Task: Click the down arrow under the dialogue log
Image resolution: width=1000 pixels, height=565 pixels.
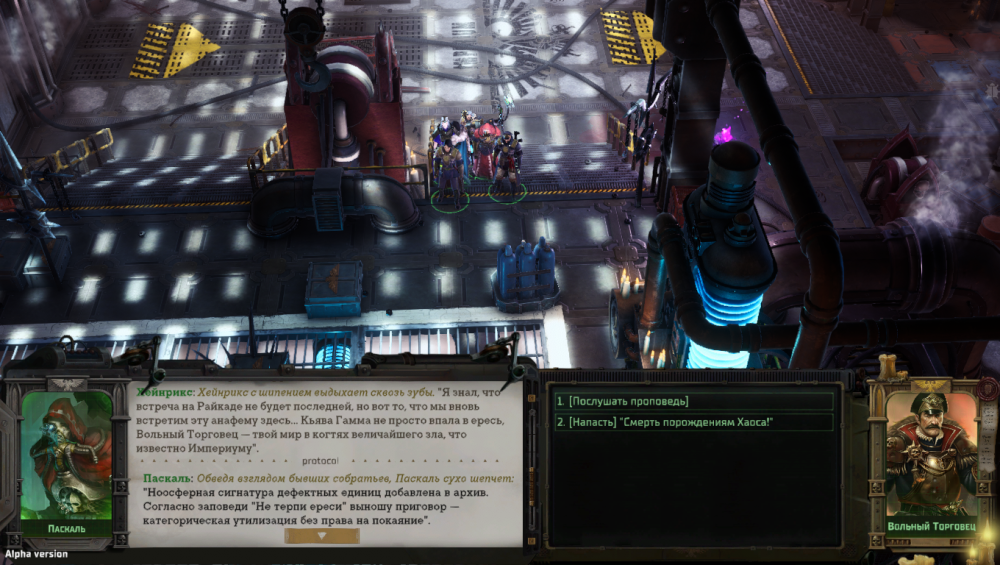Action: [321, 536]
